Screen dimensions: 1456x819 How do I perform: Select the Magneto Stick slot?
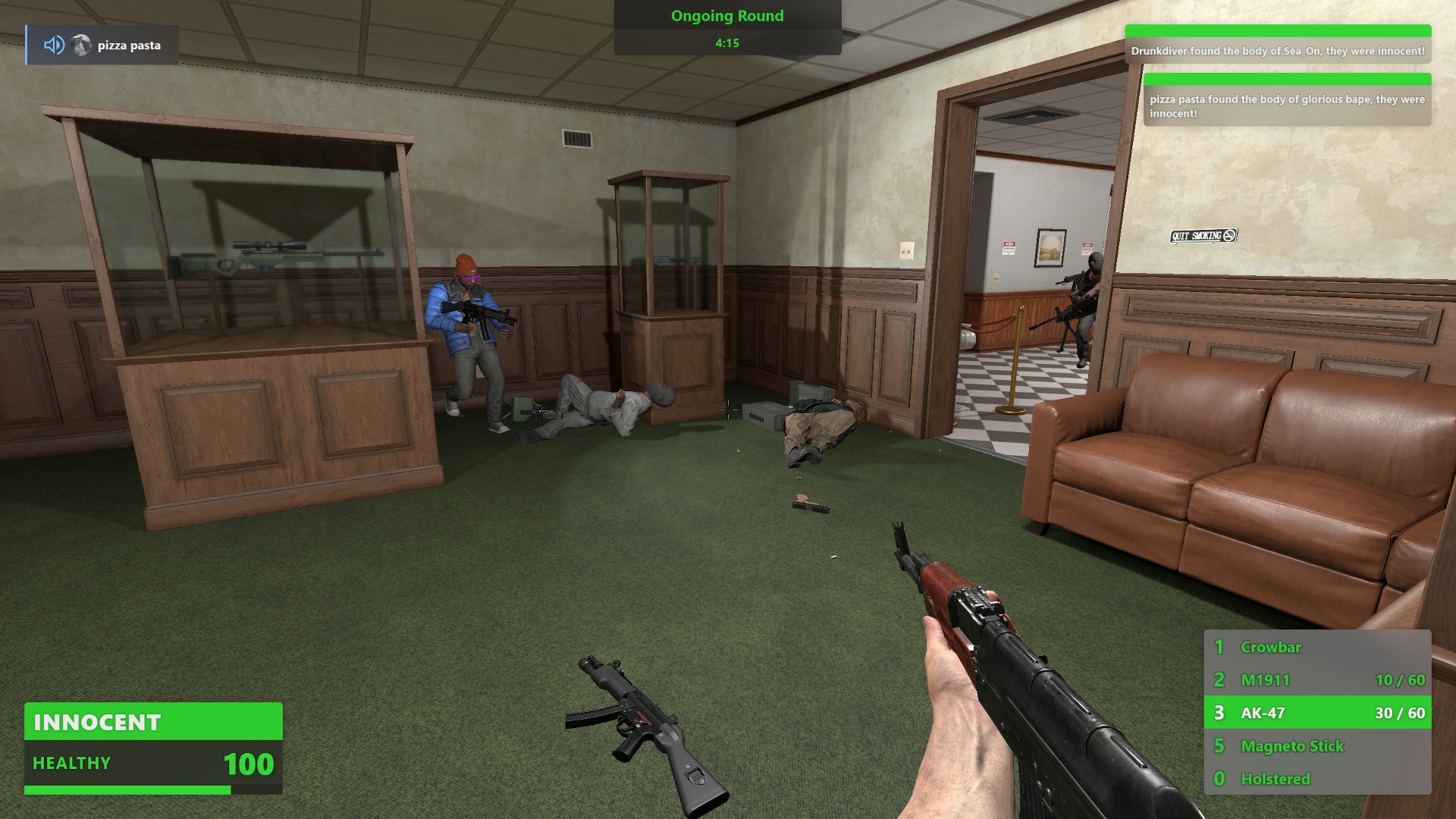pos(1316,746)
